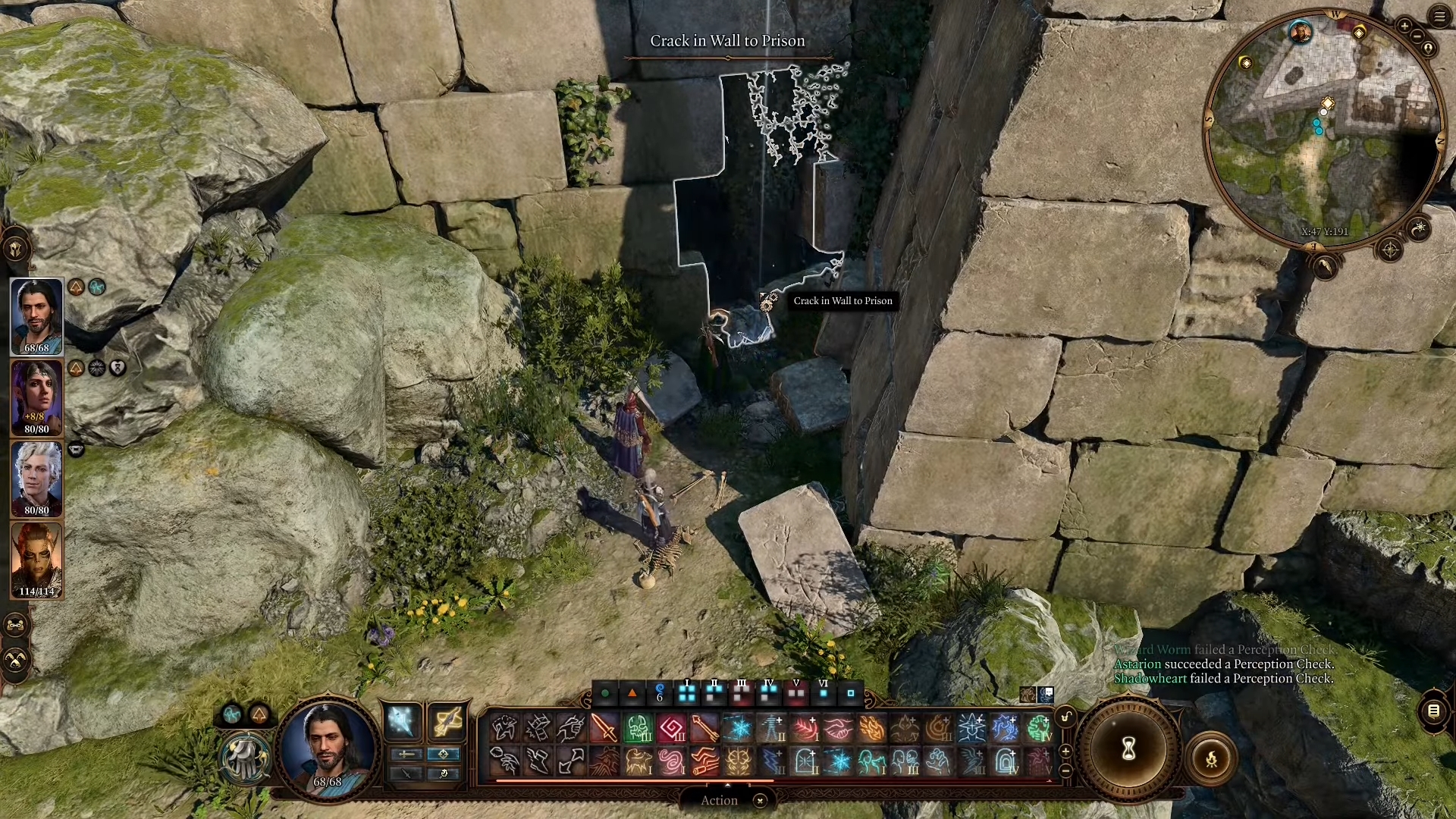
Task: Open the campfire rest button
Action: [1211, 758]
